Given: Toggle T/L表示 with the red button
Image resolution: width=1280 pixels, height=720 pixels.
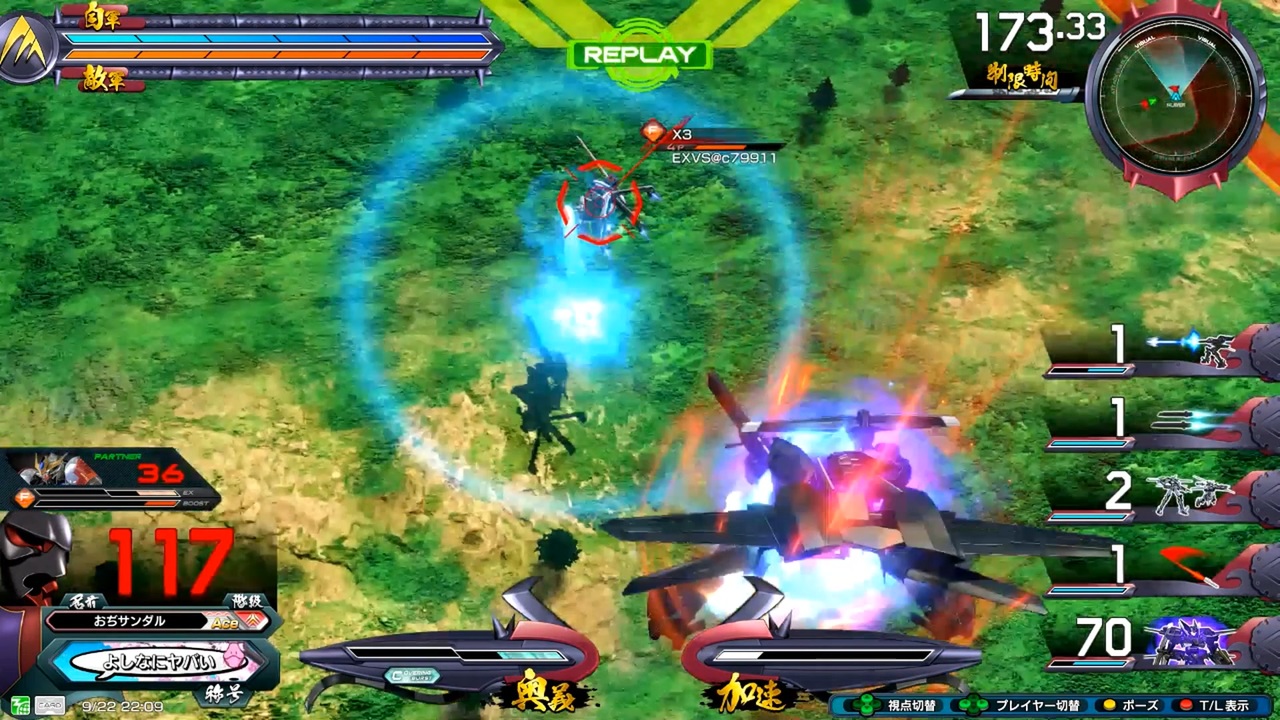Looking at the screenshot, I should 1224,706.
